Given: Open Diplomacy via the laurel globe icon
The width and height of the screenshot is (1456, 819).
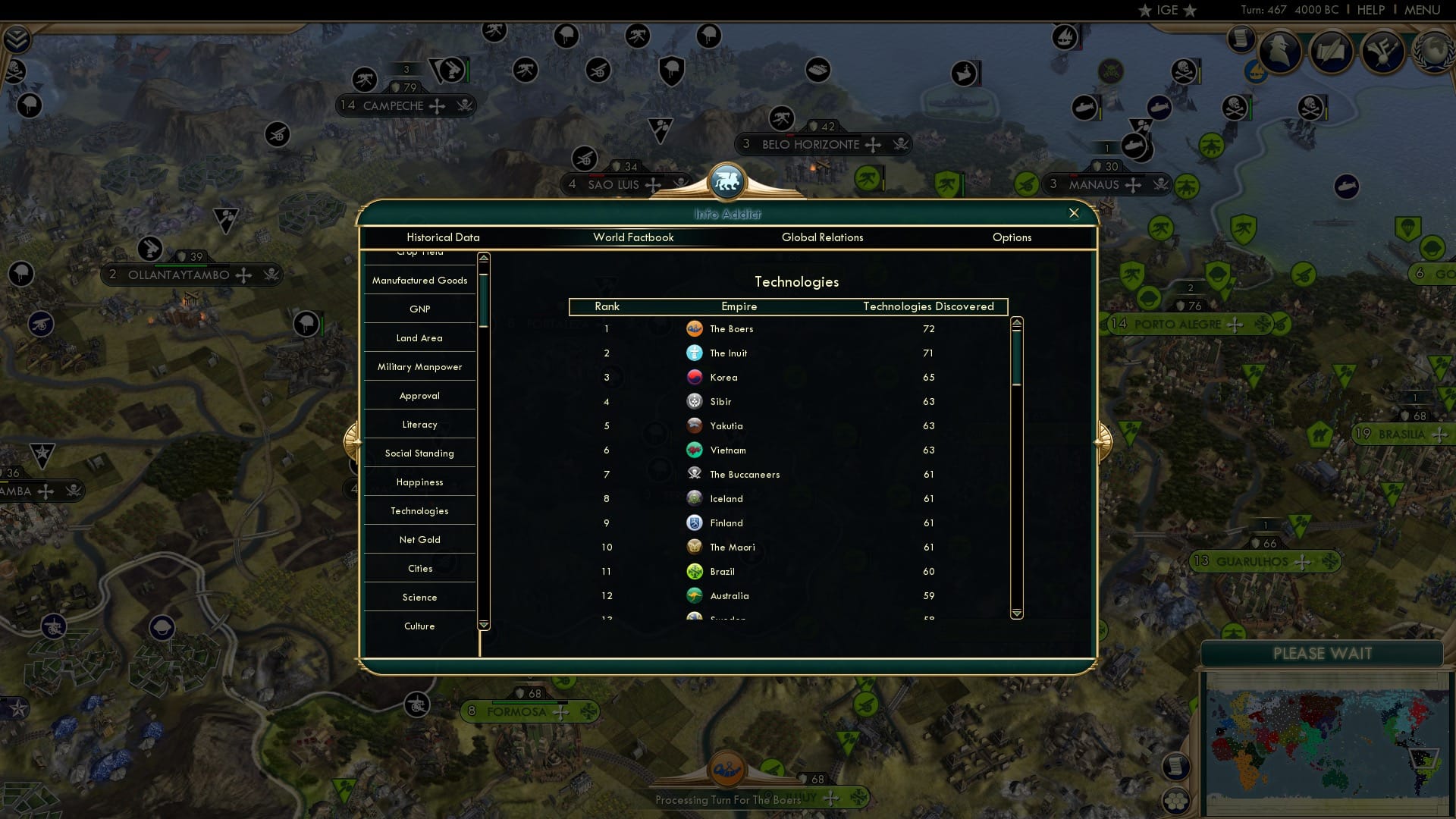Looking at the screenshot, I should point(1433,52).
